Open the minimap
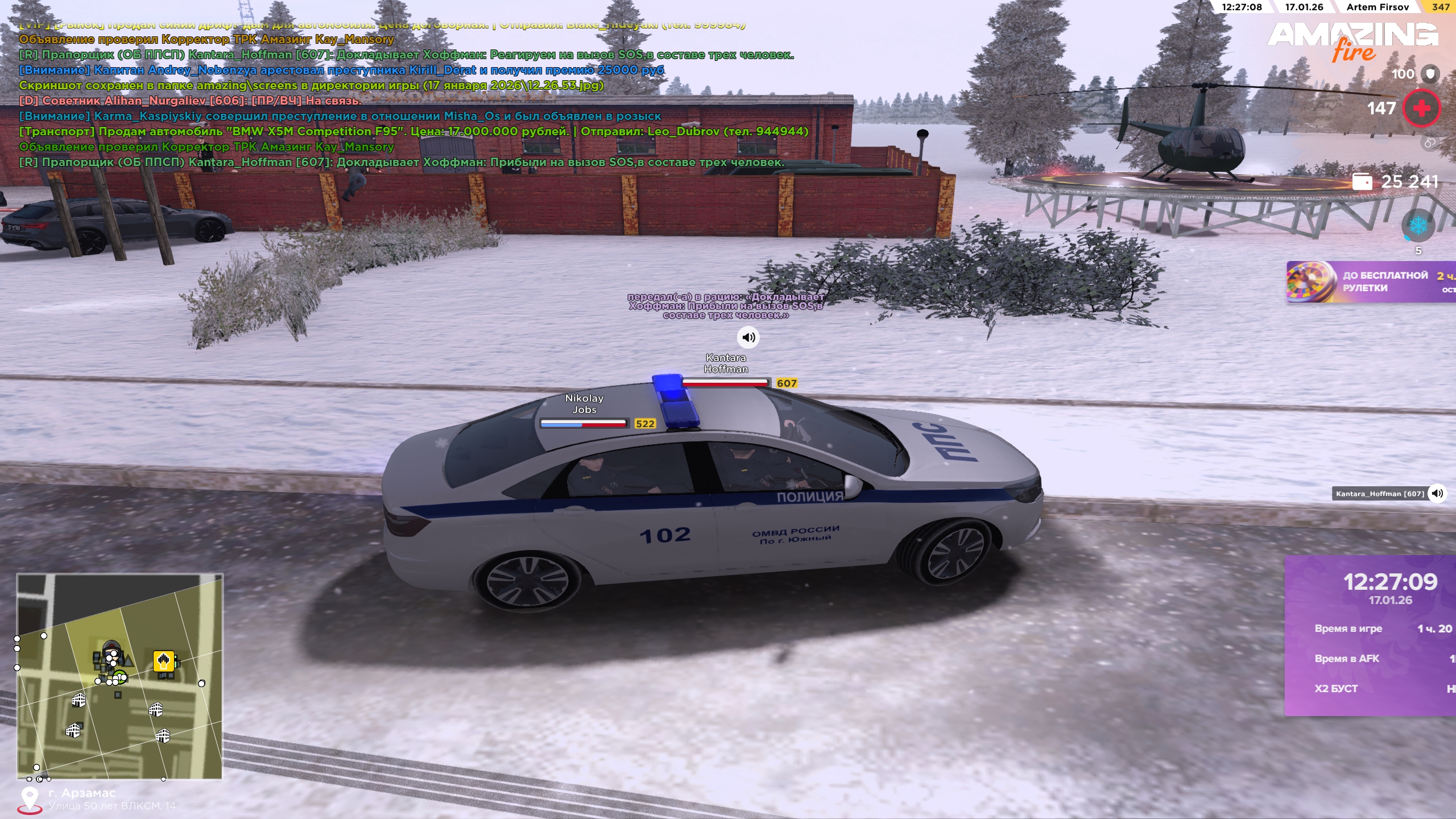This screenshot has height=819, width=1456. pyautogui.click(x=119, y=676)
